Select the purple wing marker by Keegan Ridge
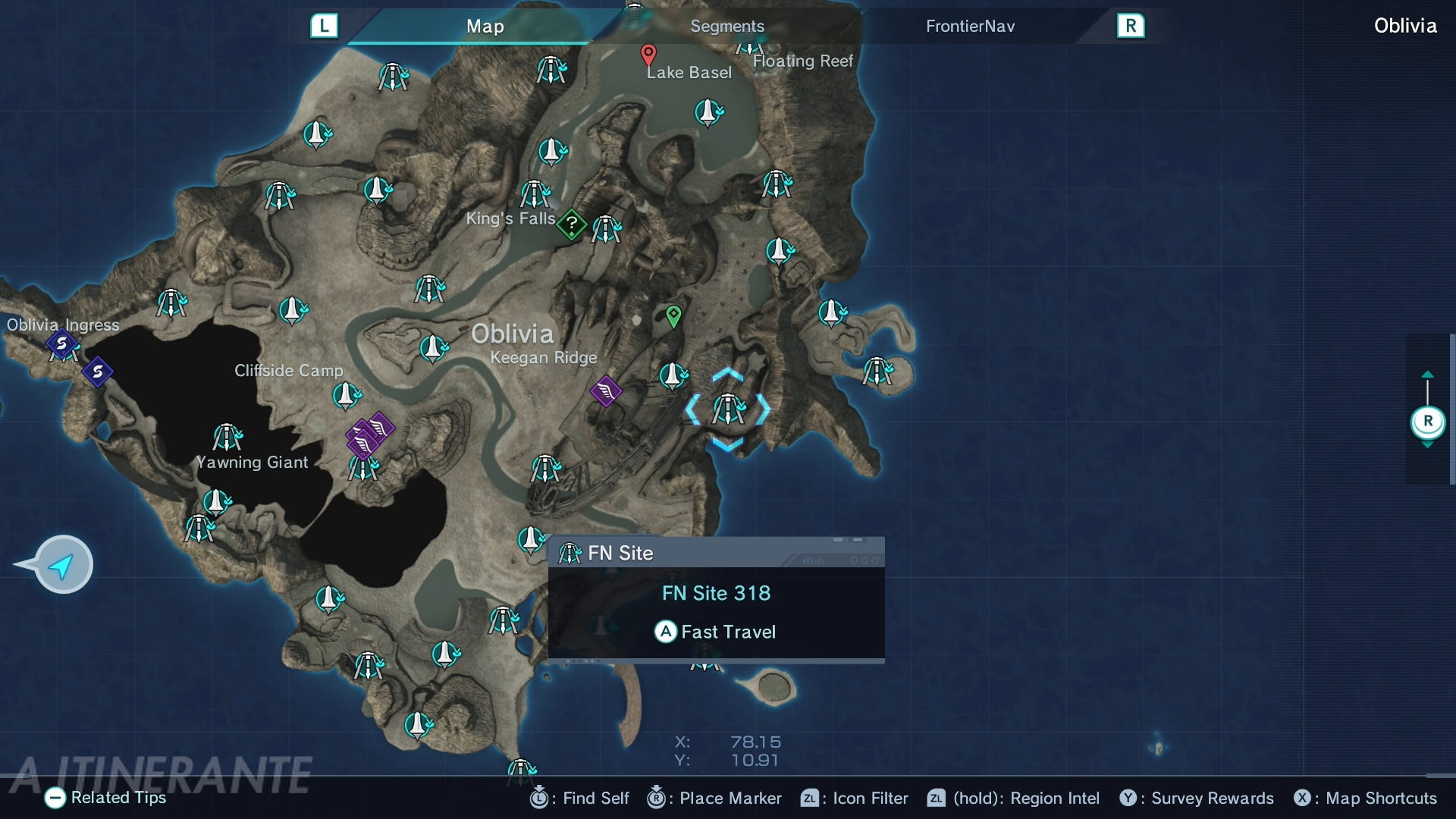The image size is (1456, 819). [606, 391]
